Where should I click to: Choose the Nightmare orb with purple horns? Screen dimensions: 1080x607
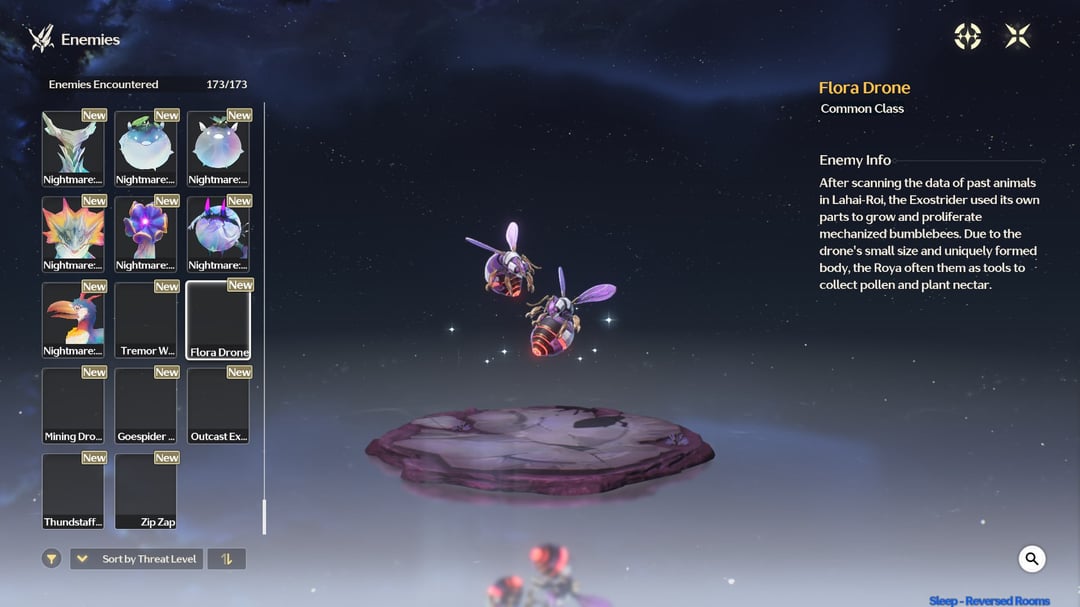coord(219,233)
